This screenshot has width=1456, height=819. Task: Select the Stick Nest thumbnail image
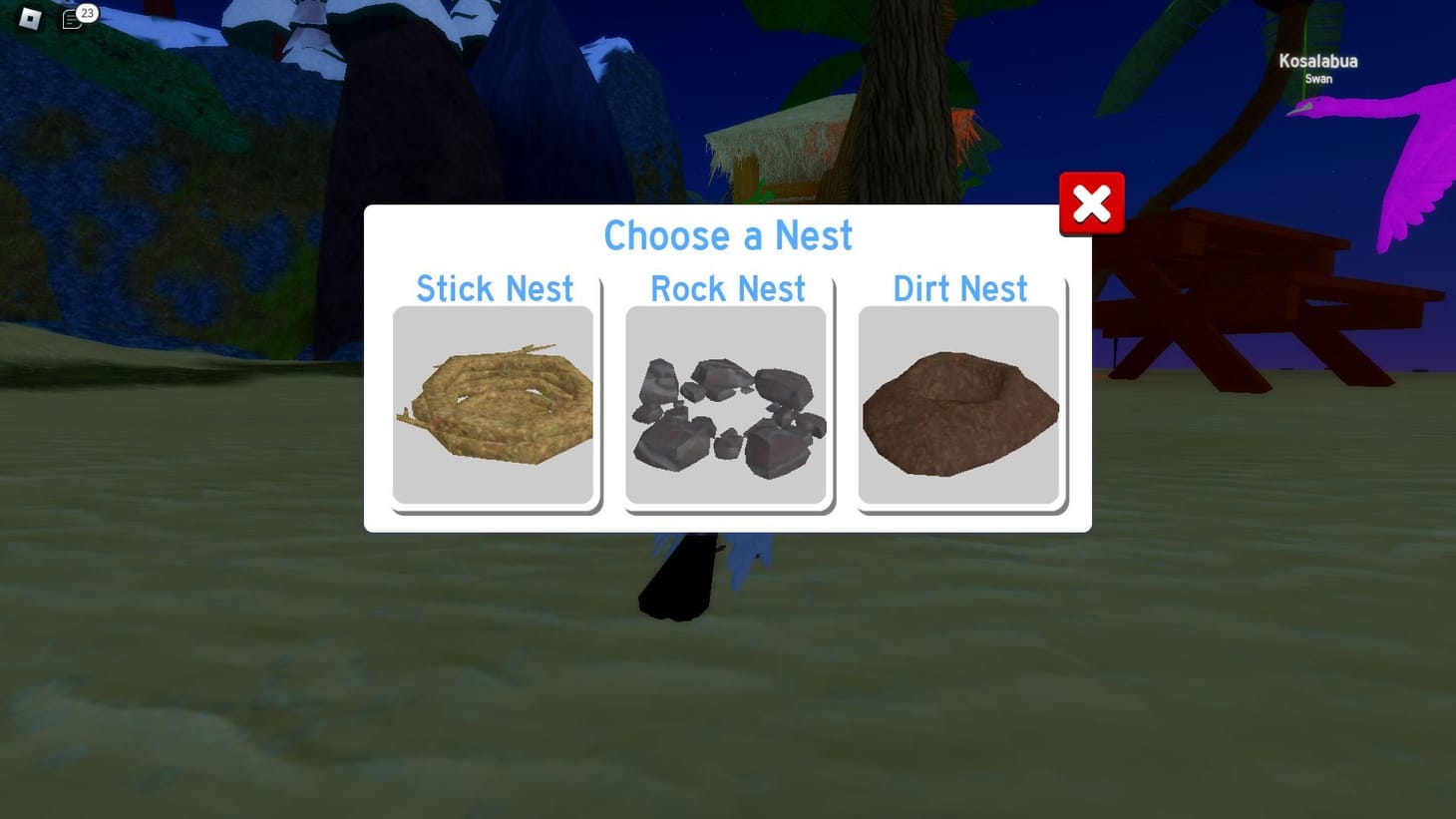click(x=495, y=404)
